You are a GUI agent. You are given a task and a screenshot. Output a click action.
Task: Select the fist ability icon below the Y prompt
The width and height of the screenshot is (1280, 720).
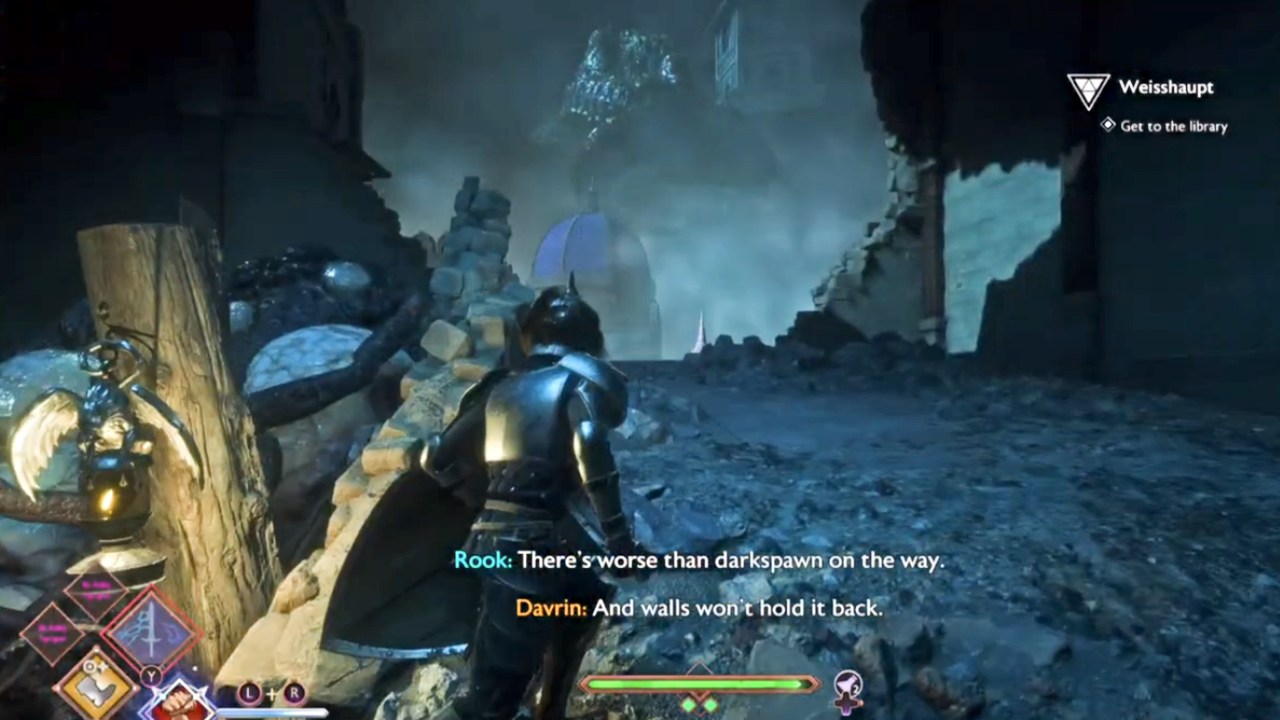(x=177, y=702)
